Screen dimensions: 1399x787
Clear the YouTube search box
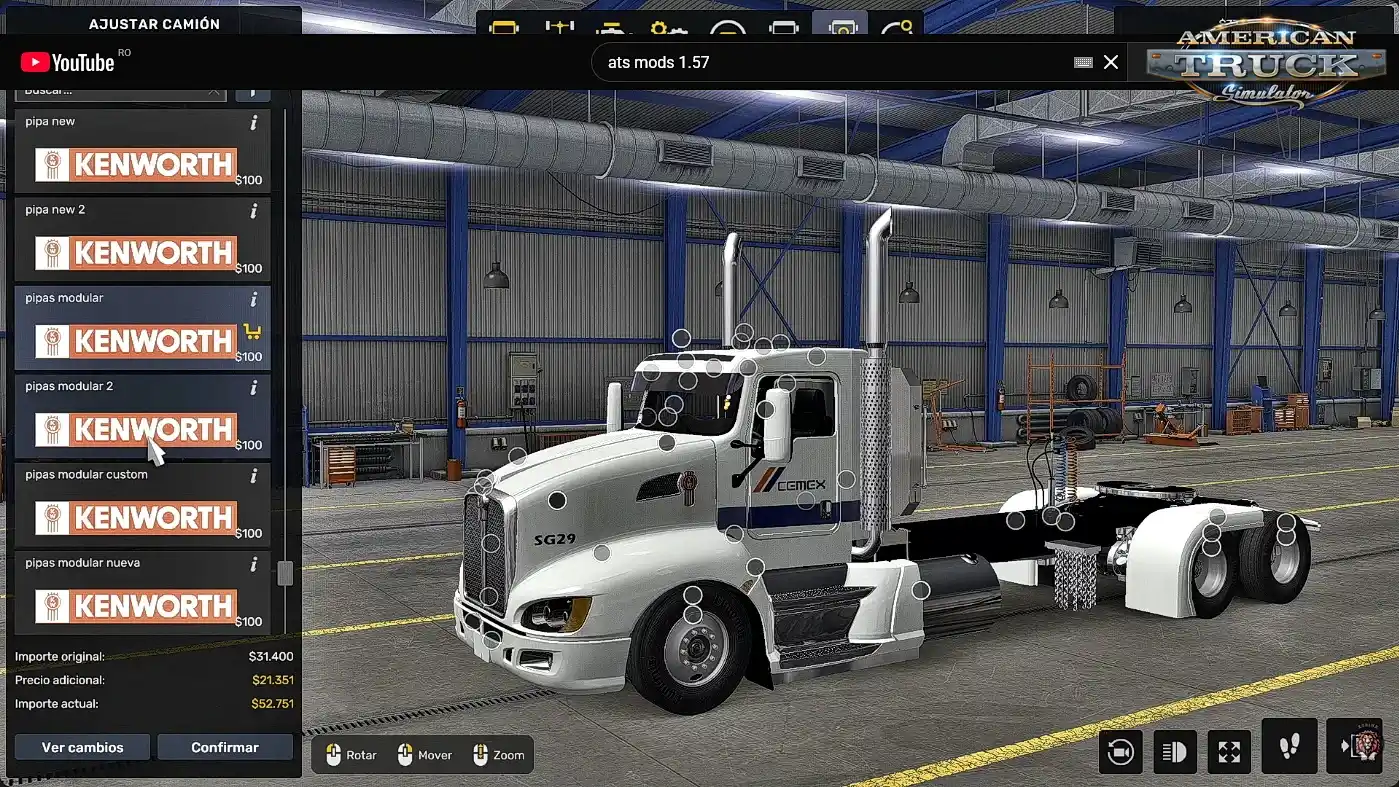click(x=1111, y=62)
